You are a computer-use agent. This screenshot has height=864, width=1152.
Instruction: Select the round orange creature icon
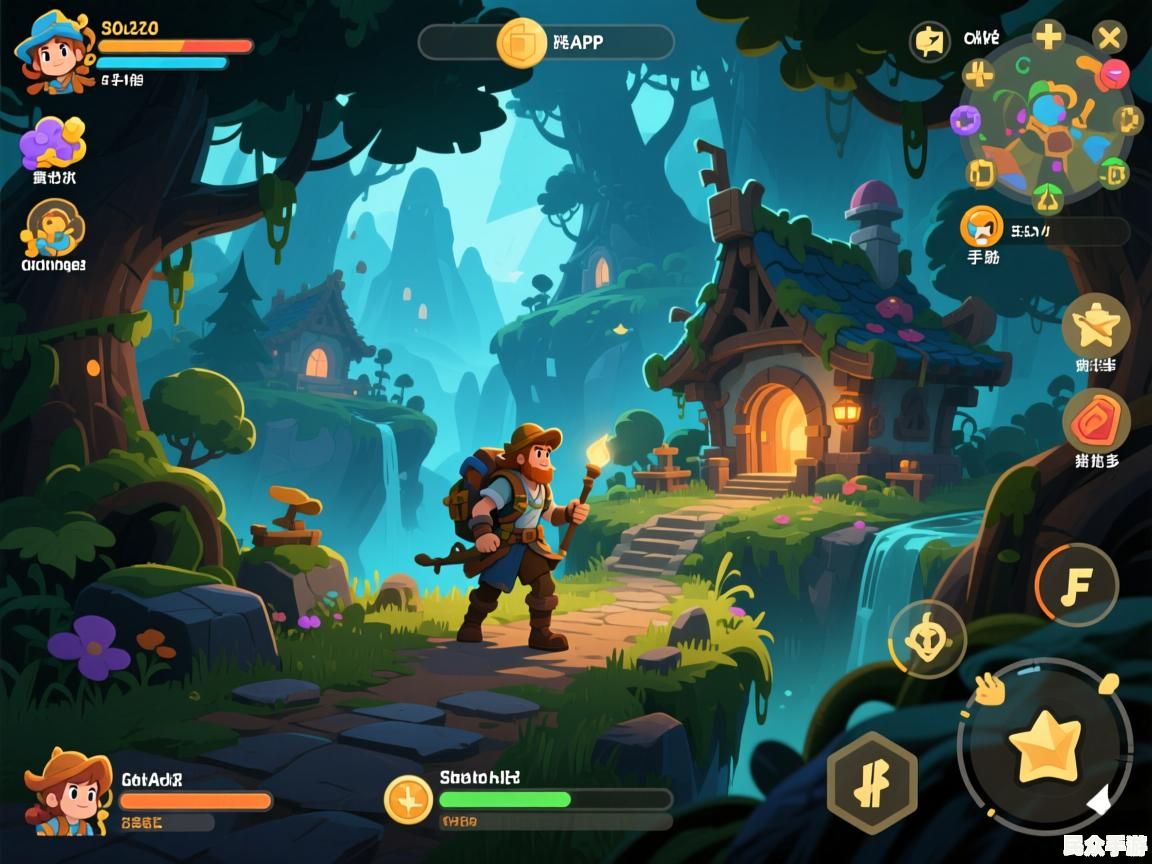click(x=53, y=229)
